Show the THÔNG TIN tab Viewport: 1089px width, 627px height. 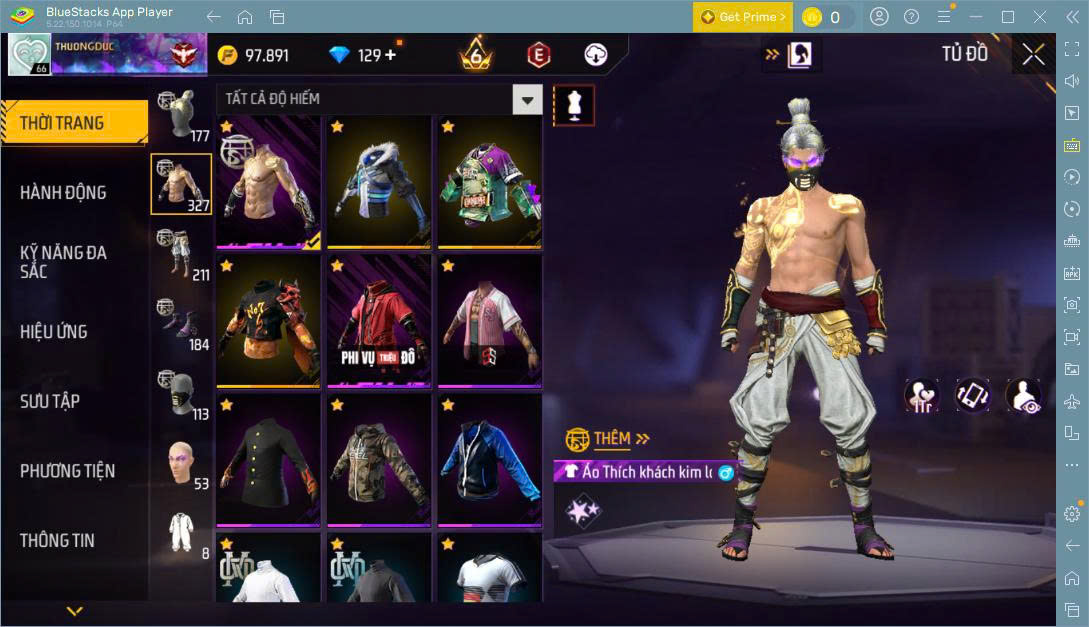(x=57, y=540)
